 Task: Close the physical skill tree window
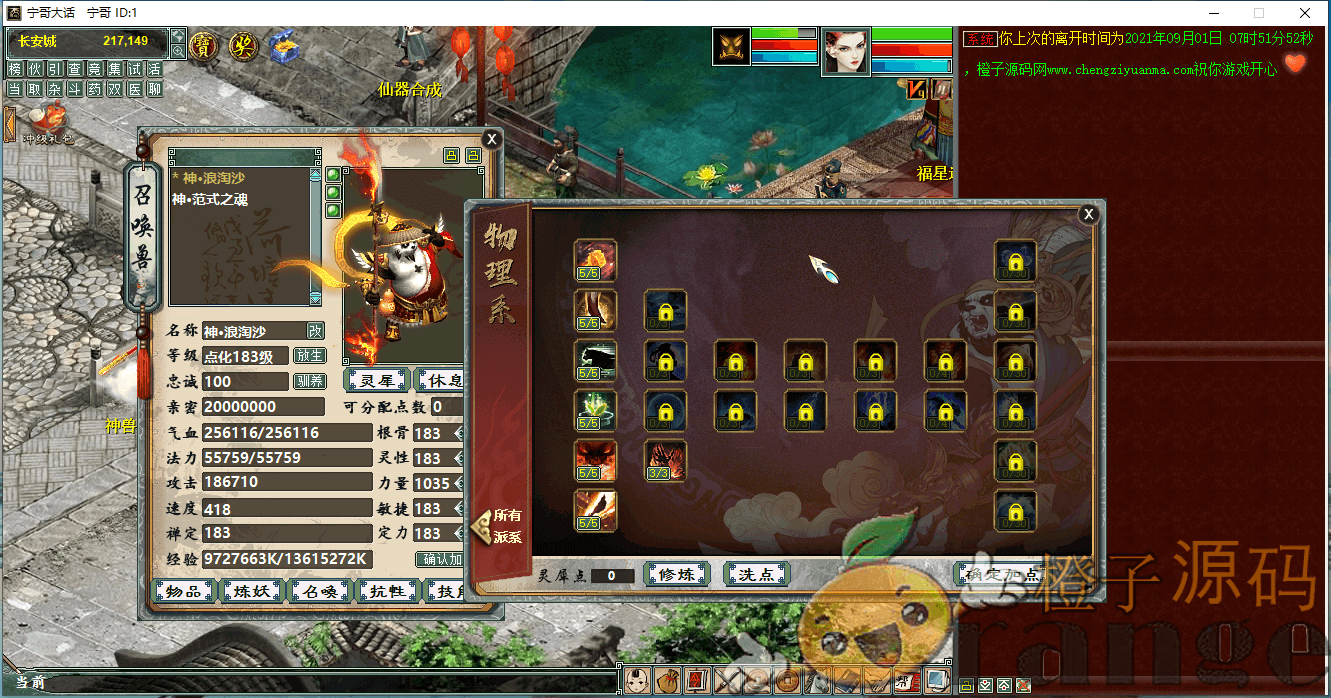pos(1088,214)
